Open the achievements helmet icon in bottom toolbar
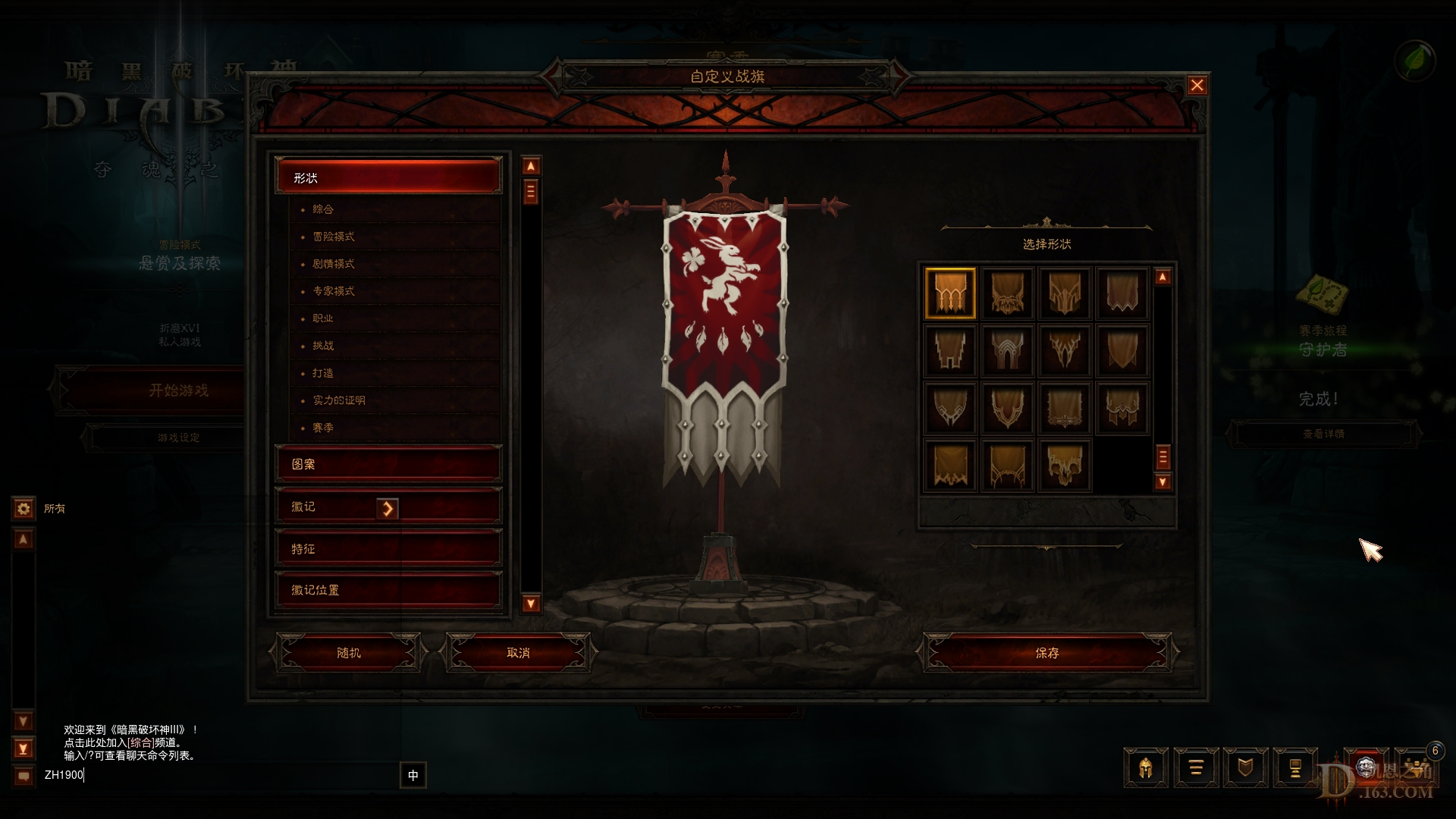 (x=1147, y=767)
